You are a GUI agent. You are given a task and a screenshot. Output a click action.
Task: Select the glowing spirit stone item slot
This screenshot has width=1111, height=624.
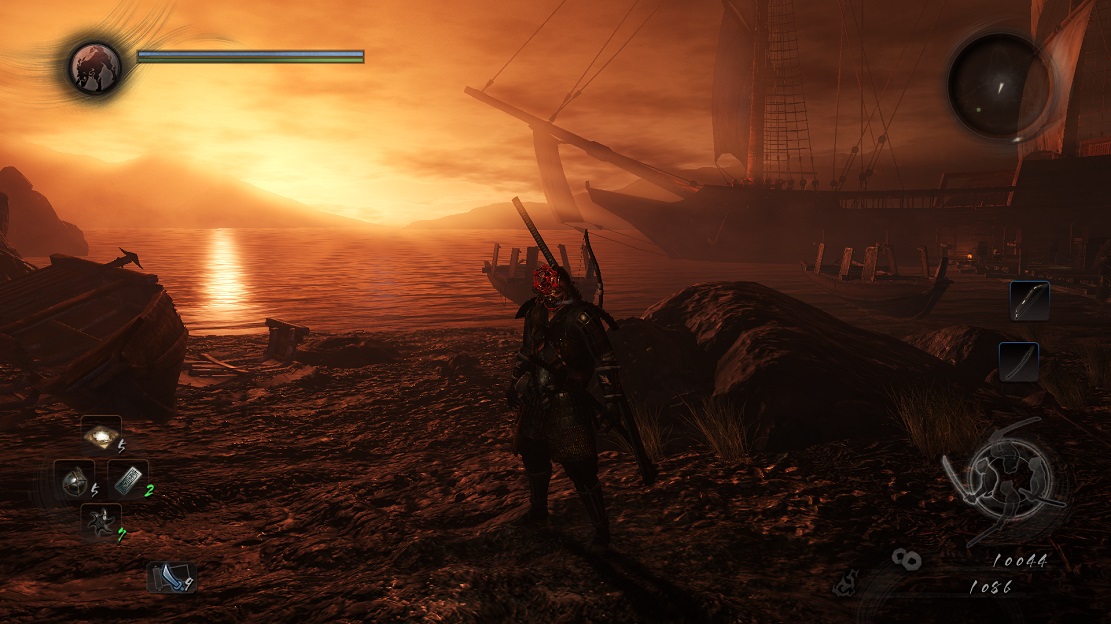coord(101,436)
